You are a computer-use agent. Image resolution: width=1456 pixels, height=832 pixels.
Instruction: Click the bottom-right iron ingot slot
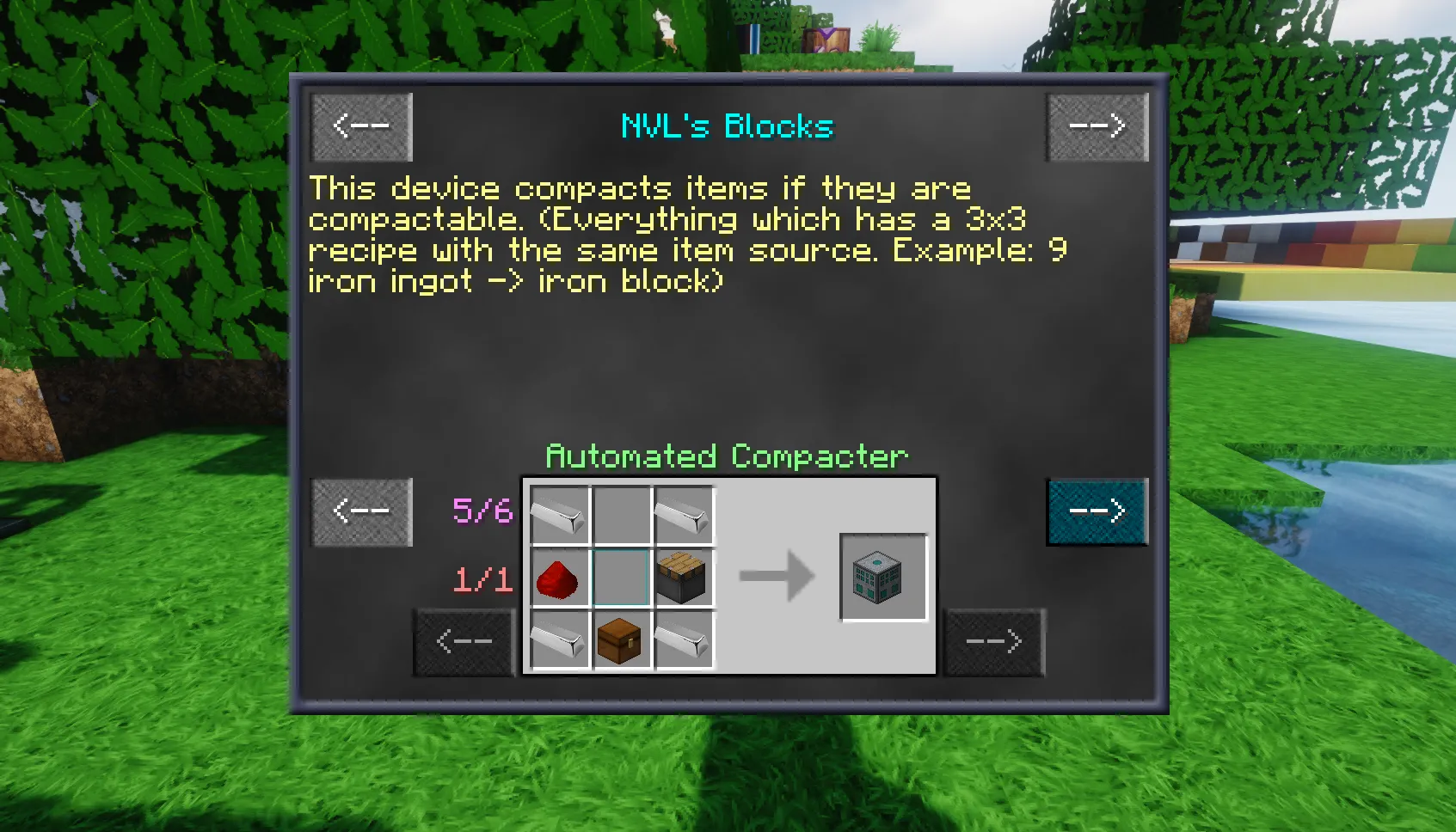(684, 640)
